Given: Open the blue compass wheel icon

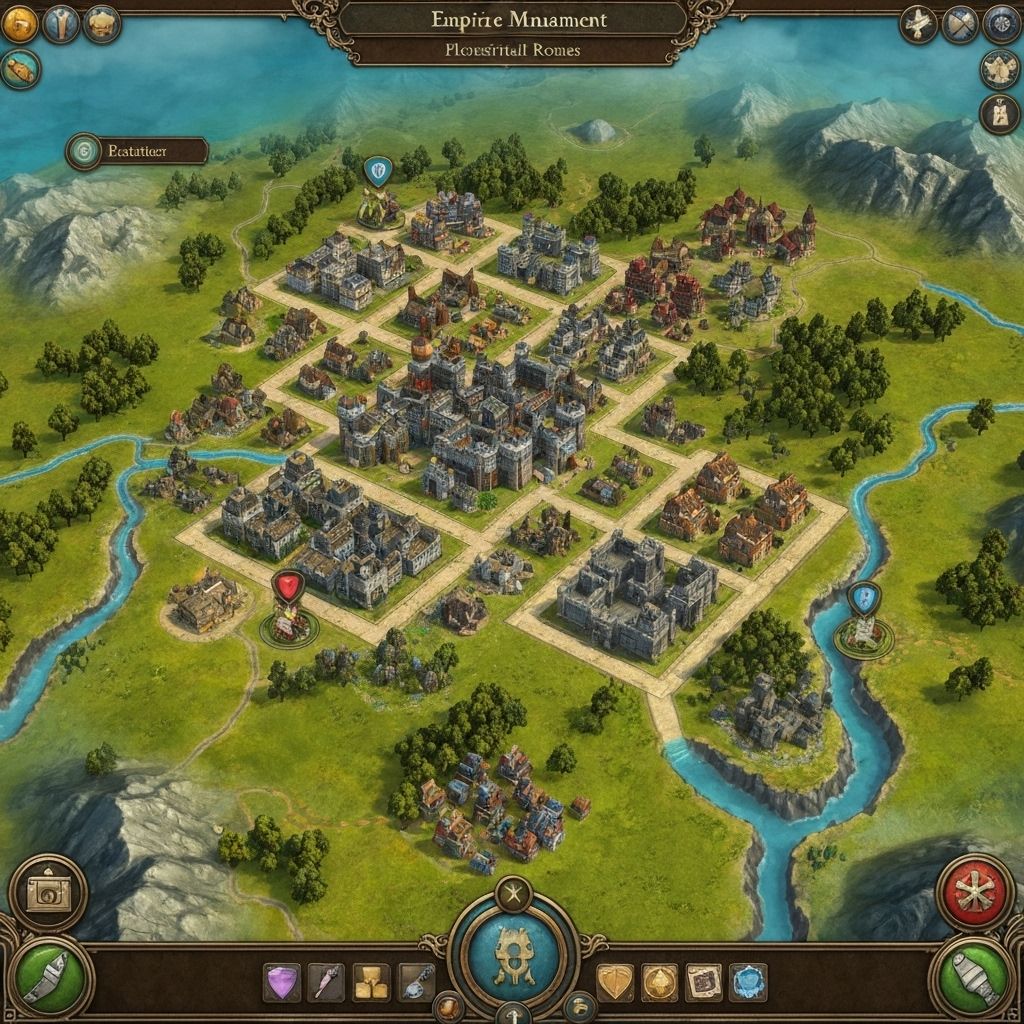Looking at the screenshot, I should pyautogui.click(x=1001, y=24).
